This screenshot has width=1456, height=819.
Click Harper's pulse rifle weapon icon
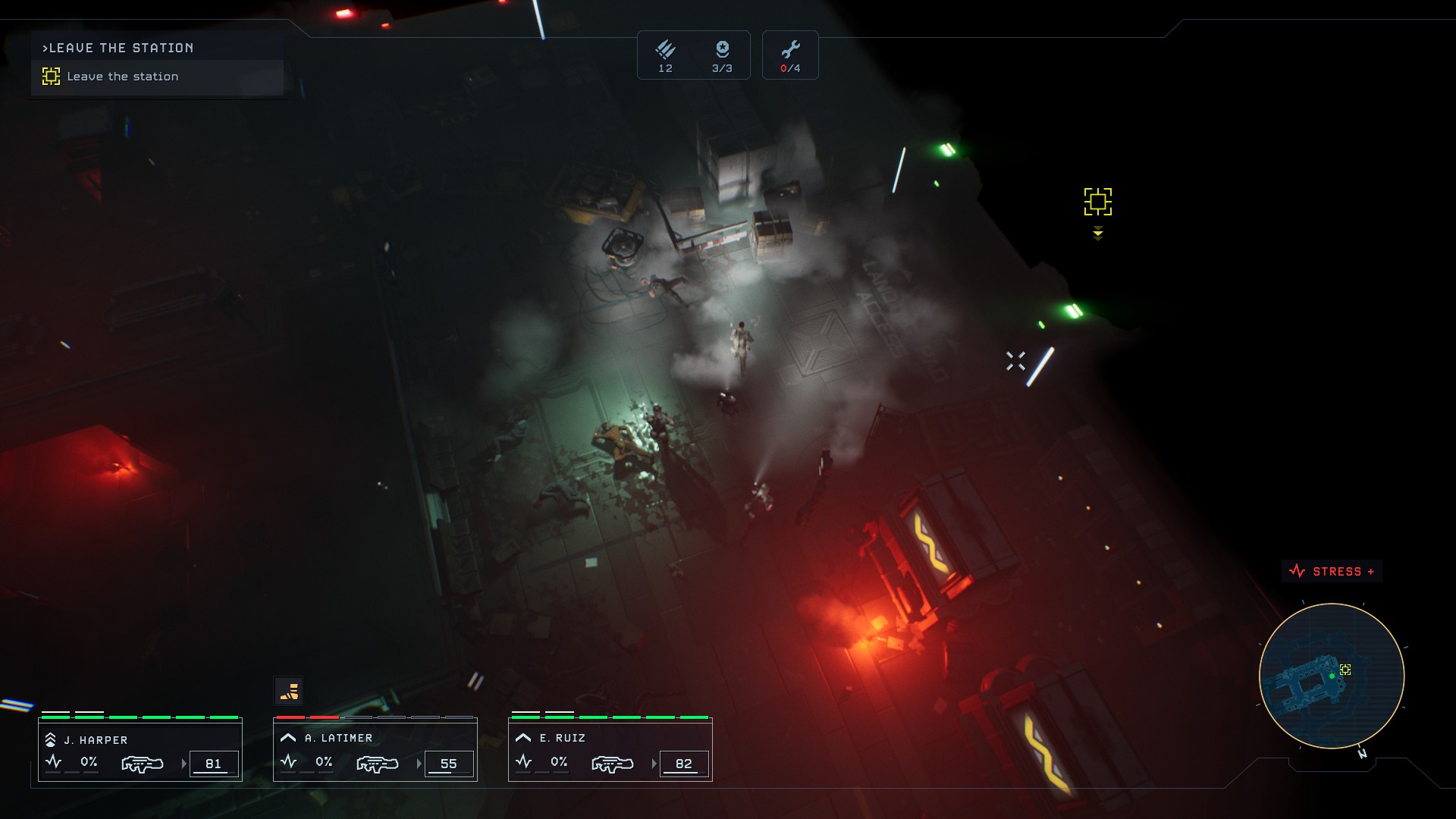click(143, 764)
